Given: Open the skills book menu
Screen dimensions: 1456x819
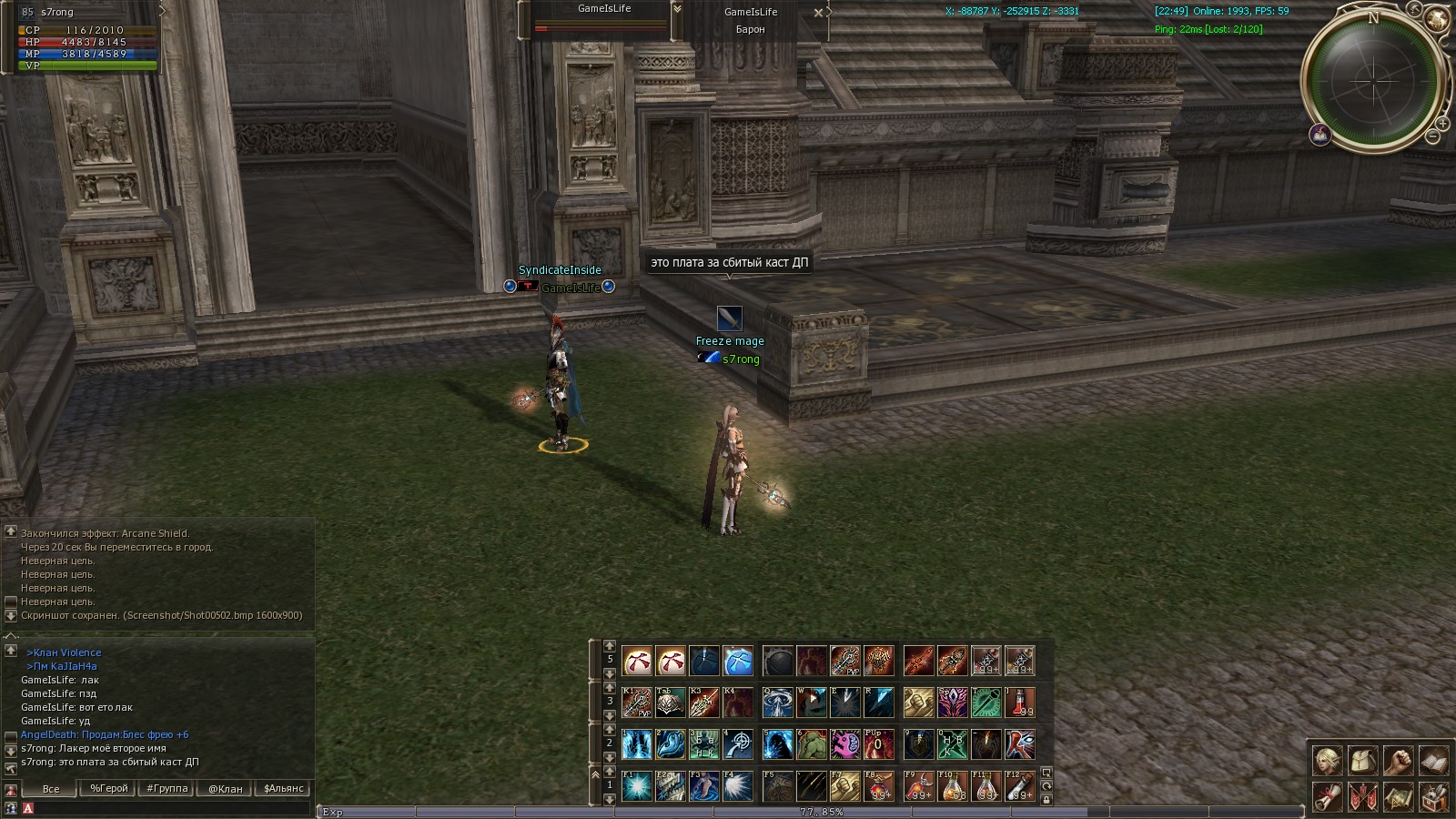Looking at the screenshot, I should 1433,761.
